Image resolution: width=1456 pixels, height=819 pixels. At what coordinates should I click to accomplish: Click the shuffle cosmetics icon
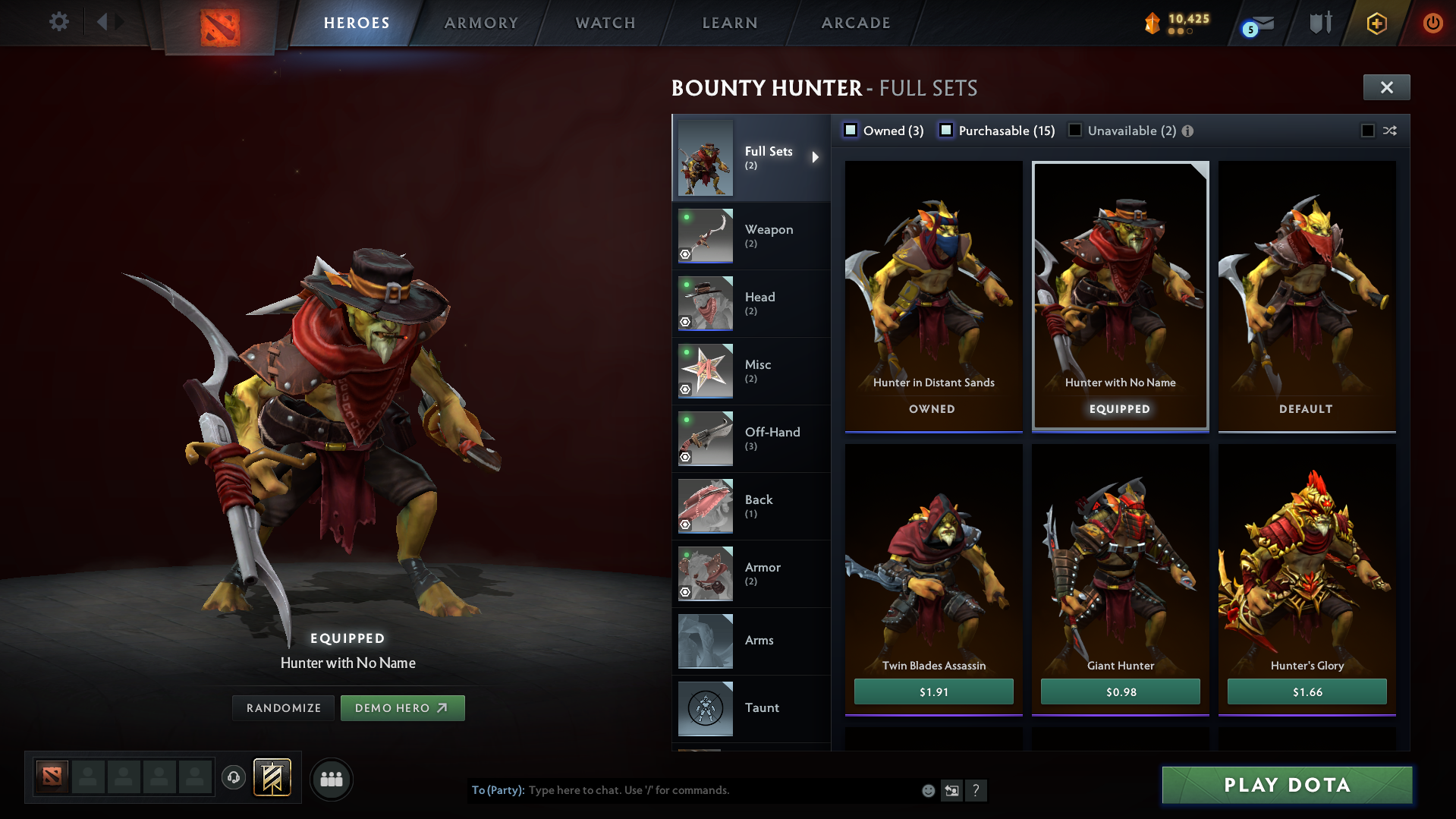[x=1391, y=131]
